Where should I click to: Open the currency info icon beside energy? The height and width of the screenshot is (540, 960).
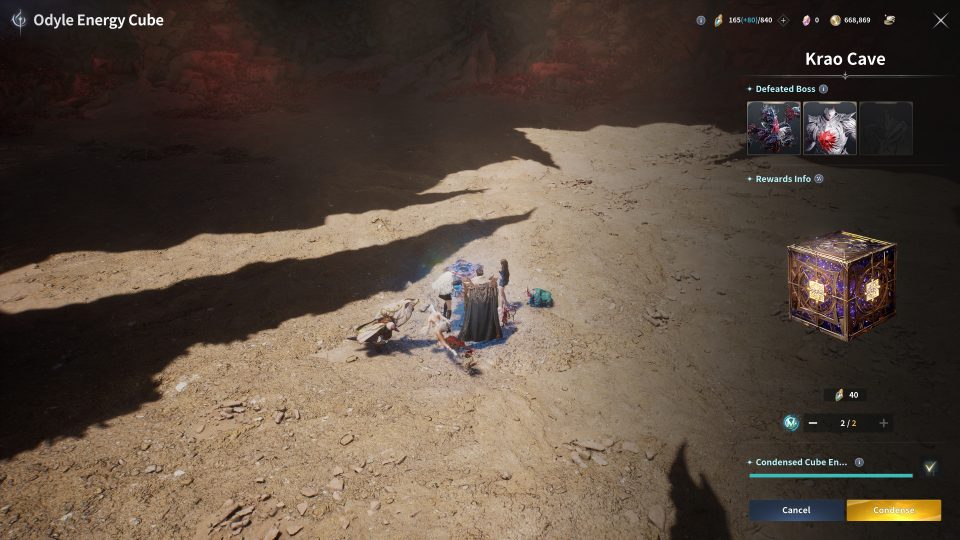pos(700,20)
